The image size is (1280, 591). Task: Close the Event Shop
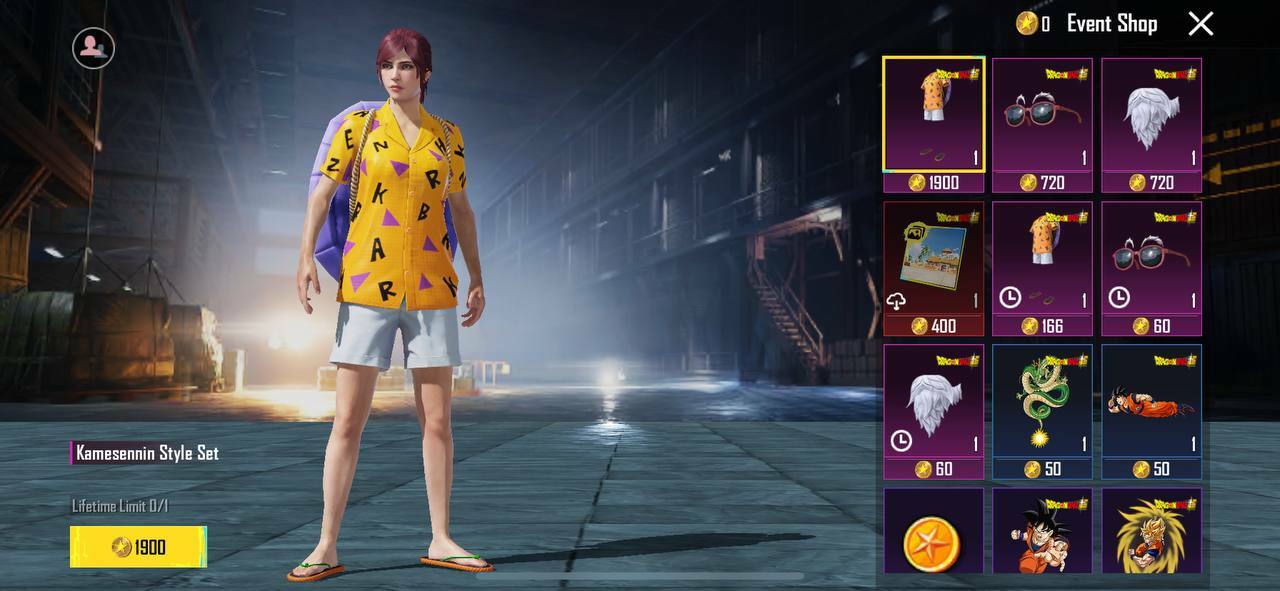(x=1200, y=24)
